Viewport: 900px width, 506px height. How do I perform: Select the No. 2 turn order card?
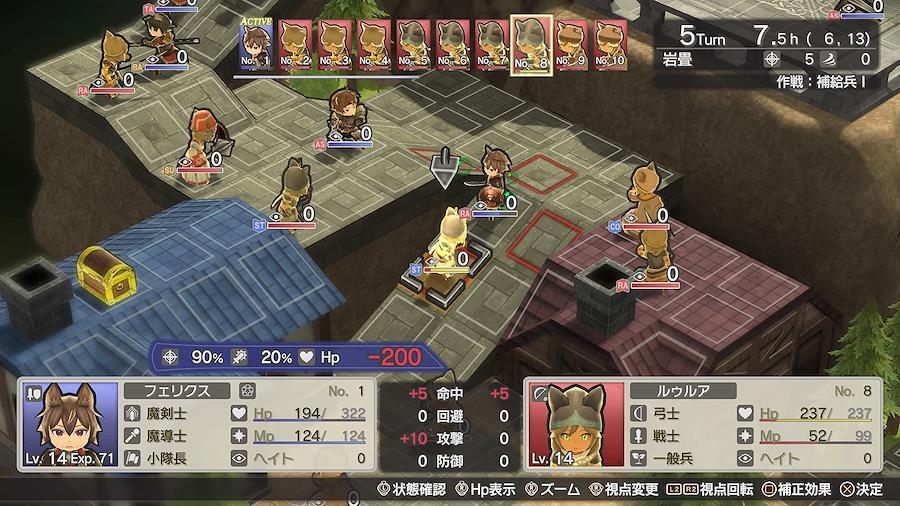click(296, 45)
